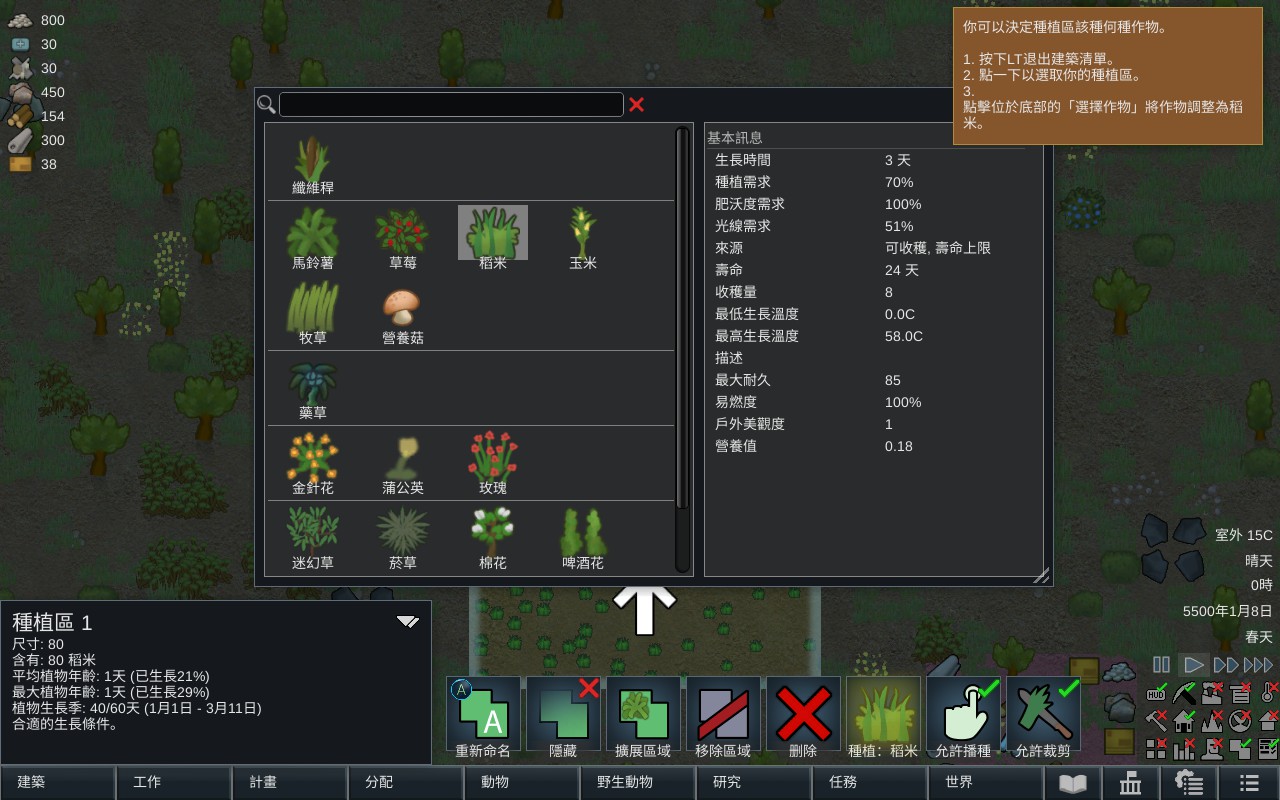Pick the healroot (藥草) crop
1280x800 pixels.
tap(312, 389)
